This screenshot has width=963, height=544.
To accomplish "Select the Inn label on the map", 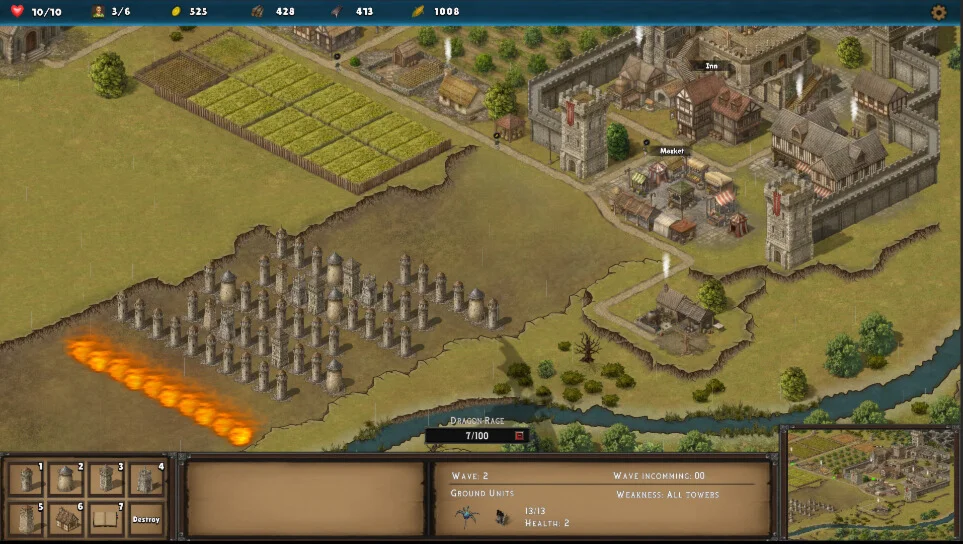I will tap(711, 66).
